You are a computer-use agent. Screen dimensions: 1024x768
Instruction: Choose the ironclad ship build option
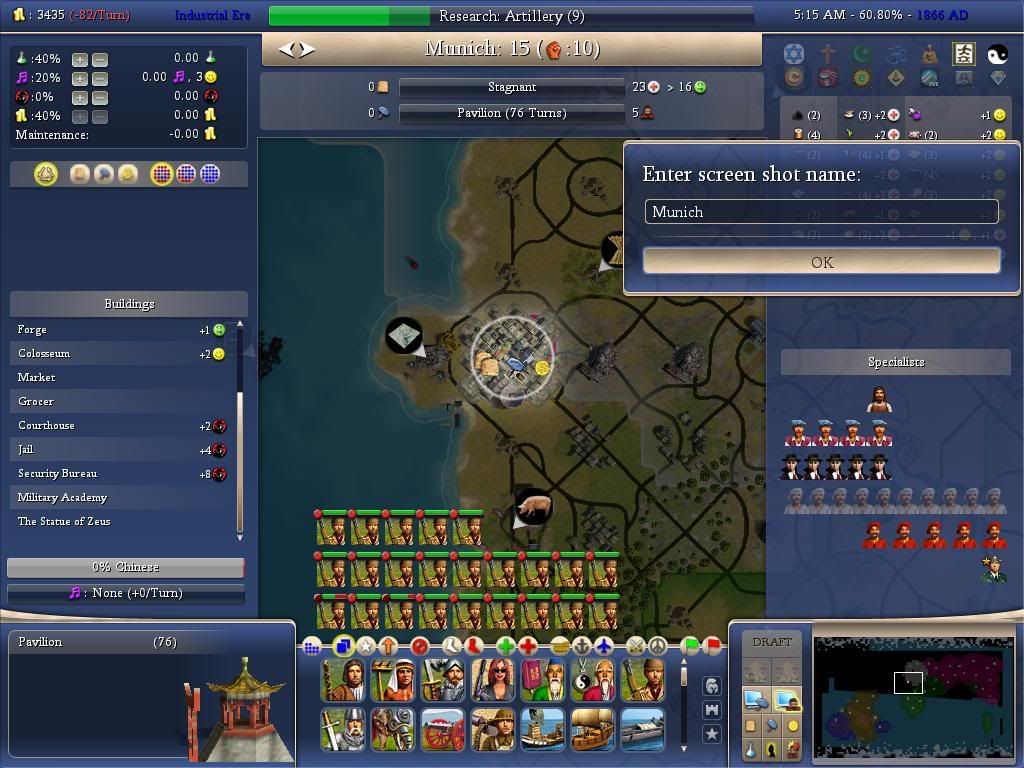pyautogui.click(x=642, y=730)
